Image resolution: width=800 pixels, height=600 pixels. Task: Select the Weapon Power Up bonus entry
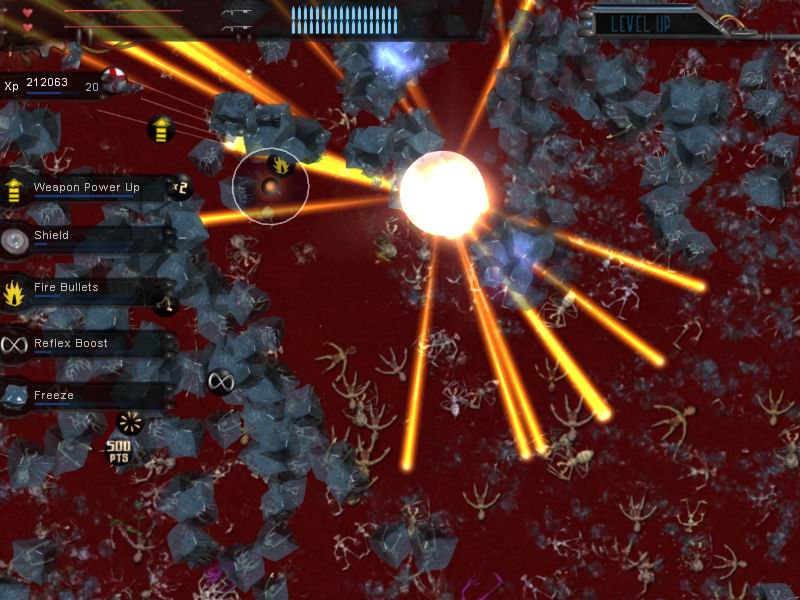(85, 188)
